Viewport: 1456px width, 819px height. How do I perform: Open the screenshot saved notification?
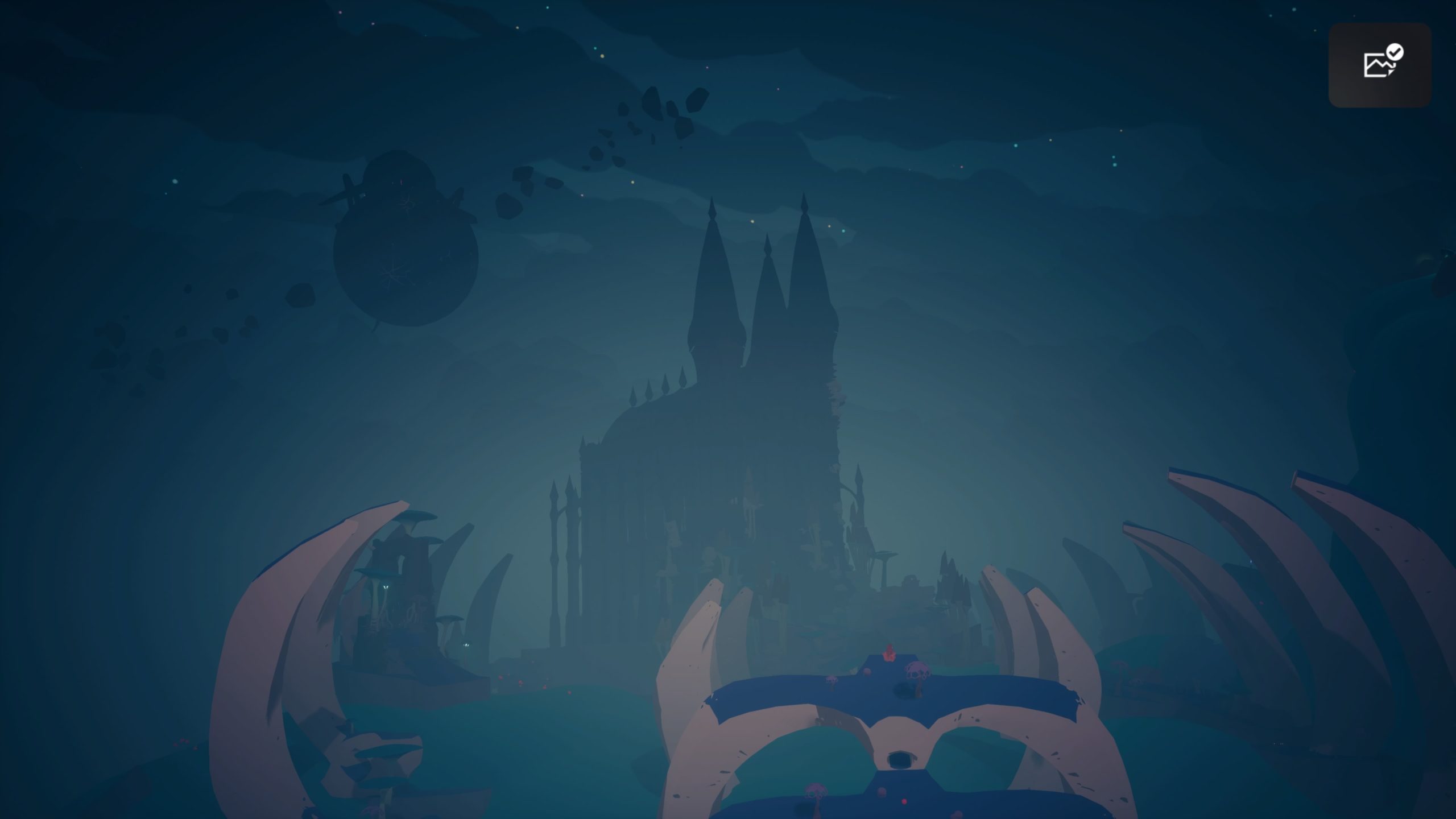coord(1379,65)
